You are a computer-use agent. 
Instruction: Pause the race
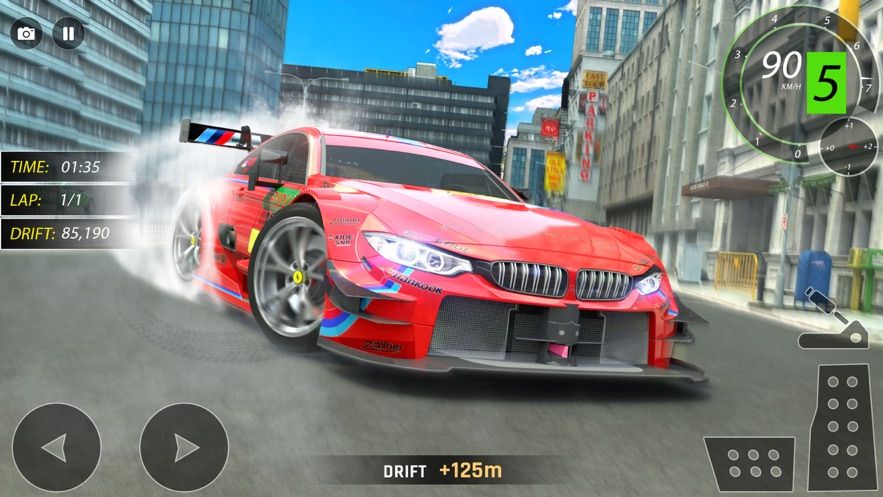click(x=68, y=33)
